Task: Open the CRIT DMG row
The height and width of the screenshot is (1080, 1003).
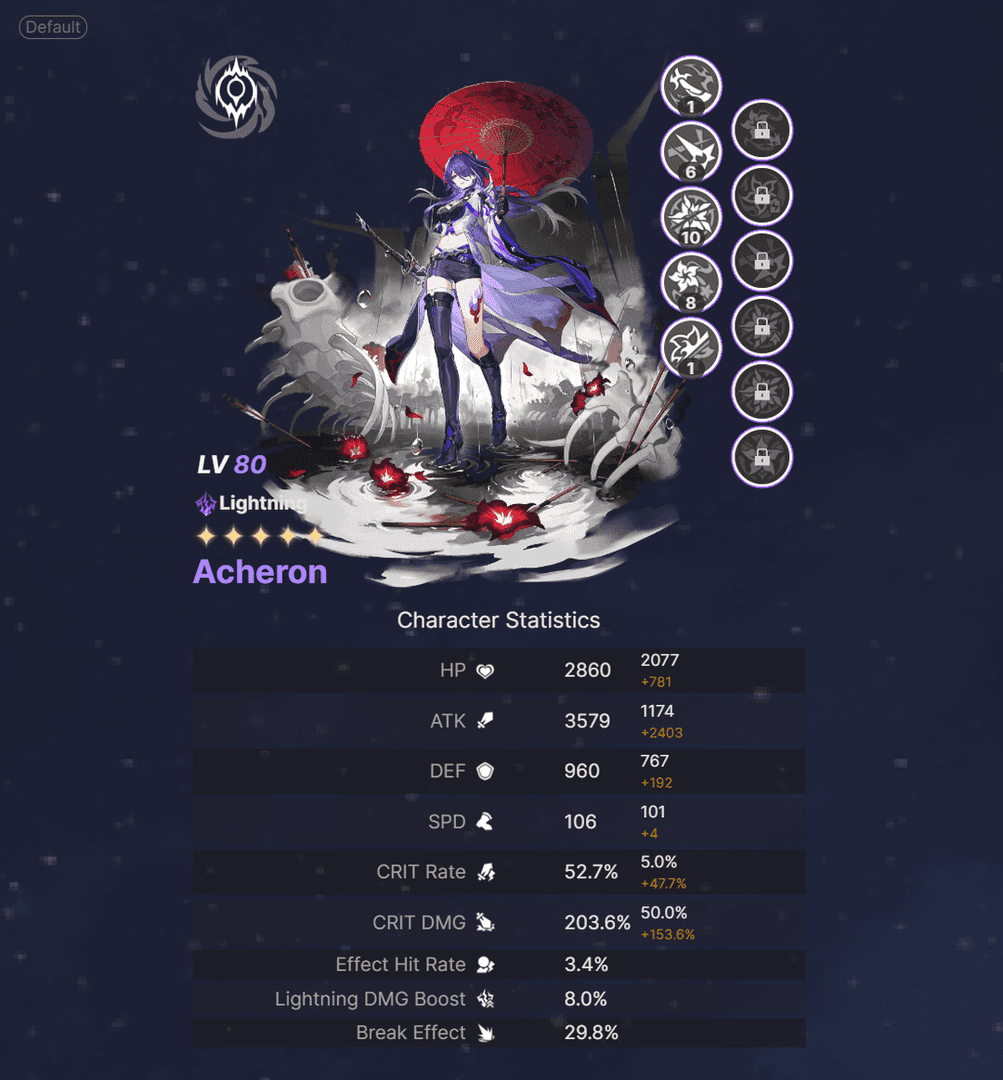Action: pyautogui.click(x=498, y=923)
